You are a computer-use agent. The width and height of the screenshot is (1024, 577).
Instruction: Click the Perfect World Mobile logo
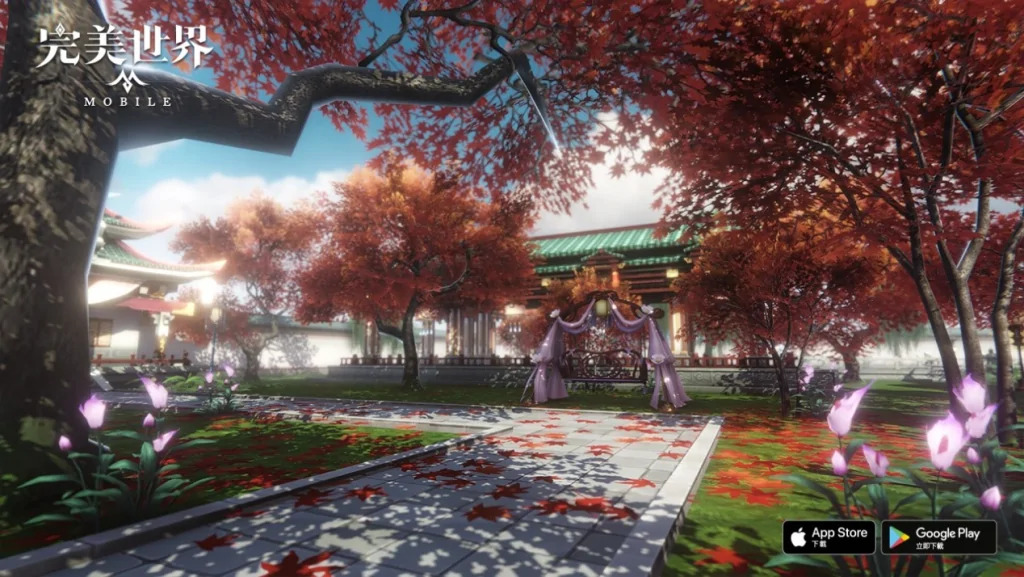click(125, 63)
